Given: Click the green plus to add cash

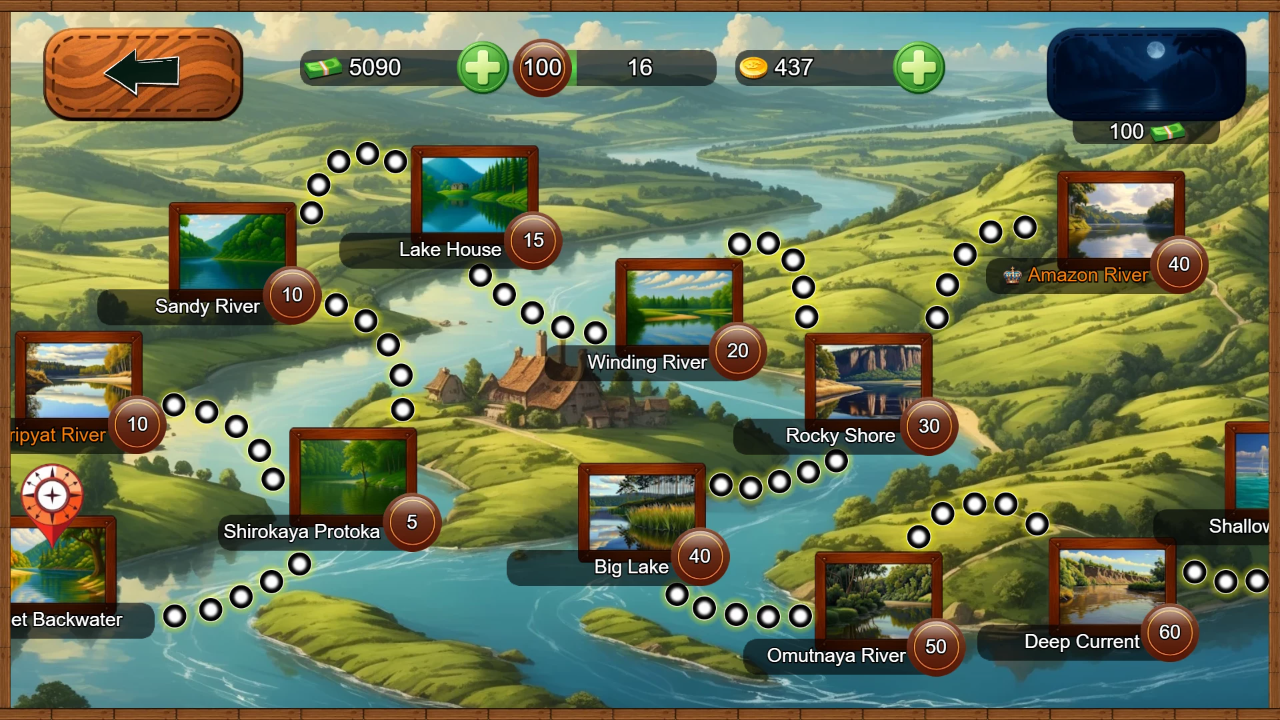Looking at the screenshot, I should tap(483, 68).
